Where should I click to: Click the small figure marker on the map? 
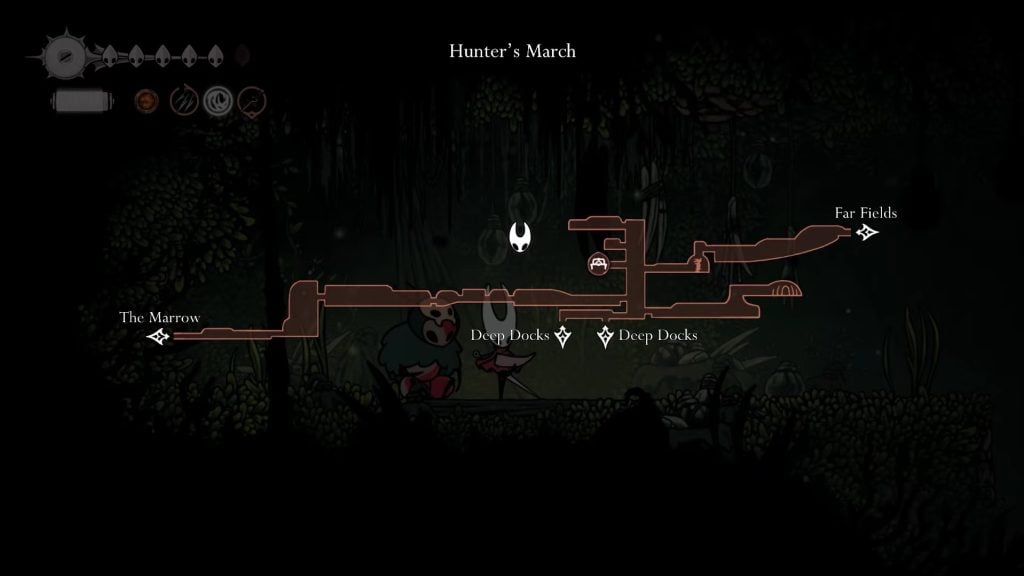pos(697,264)
